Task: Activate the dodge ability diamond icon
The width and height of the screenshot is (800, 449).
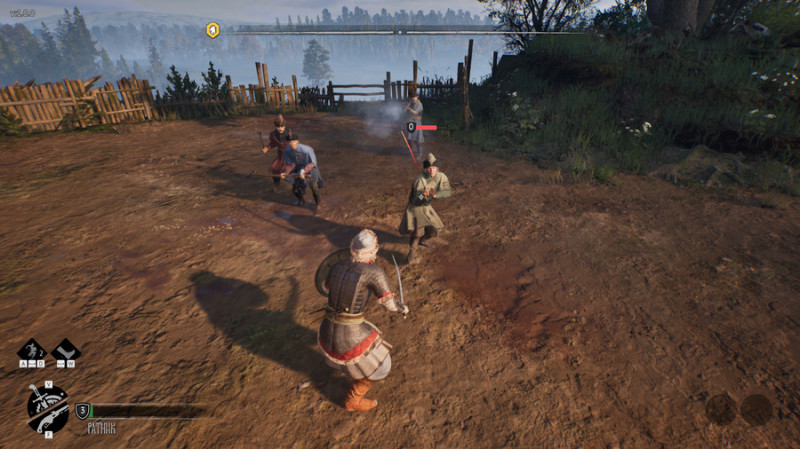Action: 31,351
